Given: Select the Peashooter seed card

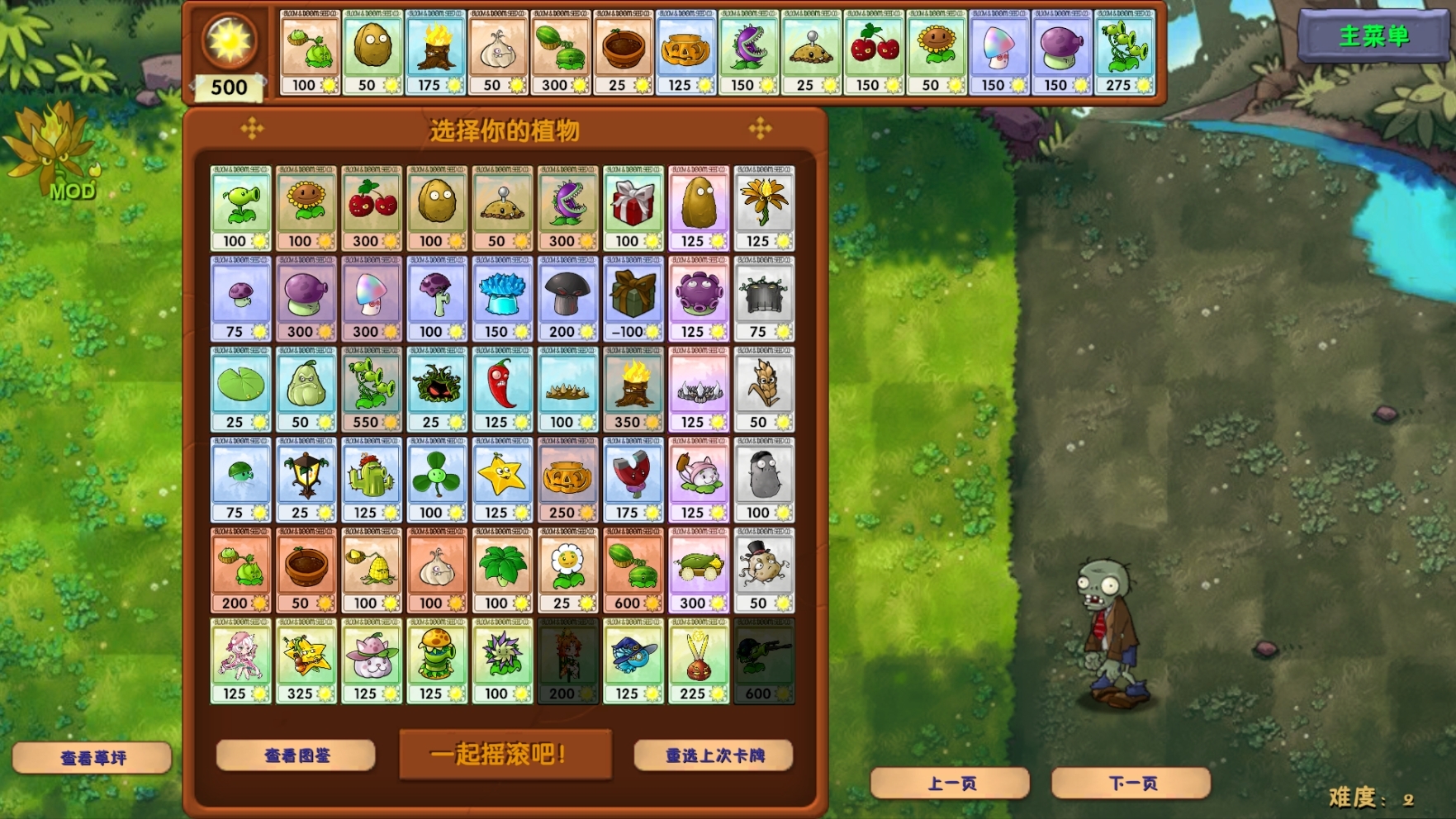Looking at the screenshot, I should [x=240, y=206].
